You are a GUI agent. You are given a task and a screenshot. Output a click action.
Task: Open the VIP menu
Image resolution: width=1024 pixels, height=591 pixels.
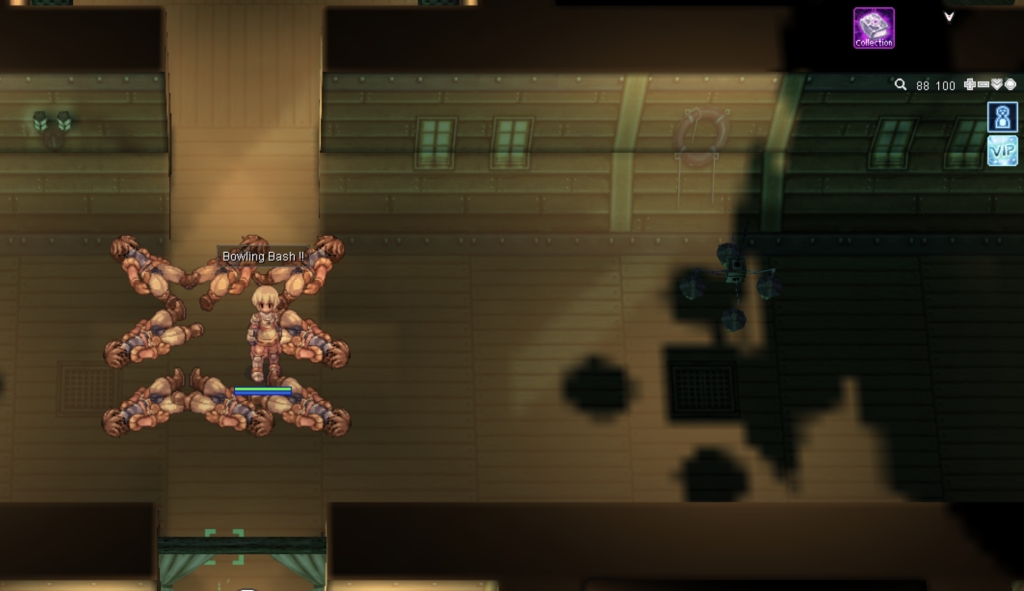tap(1002, 151)
